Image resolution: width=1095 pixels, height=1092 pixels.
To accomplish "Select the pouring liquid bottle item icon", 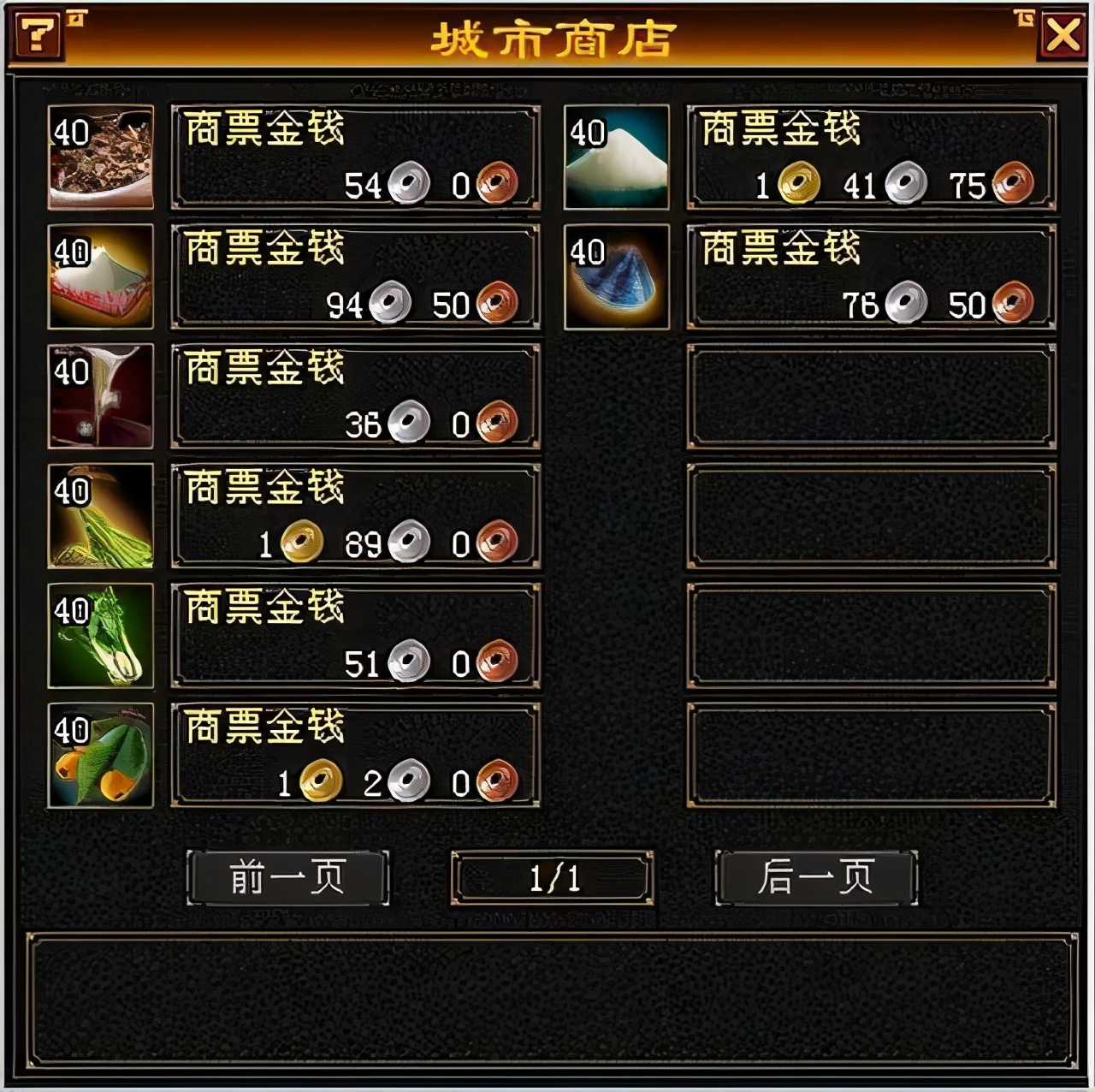I will [x=101, y=395].
